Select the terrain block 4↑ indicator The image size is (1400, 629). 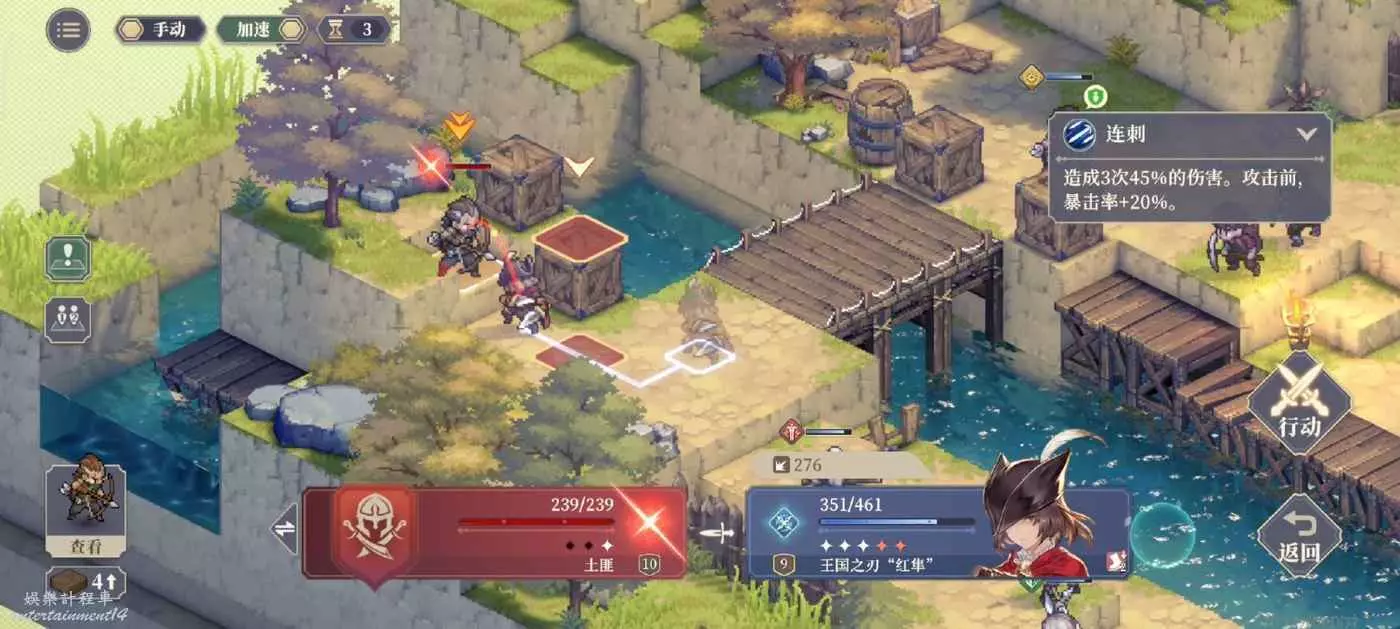pos(86,583)
